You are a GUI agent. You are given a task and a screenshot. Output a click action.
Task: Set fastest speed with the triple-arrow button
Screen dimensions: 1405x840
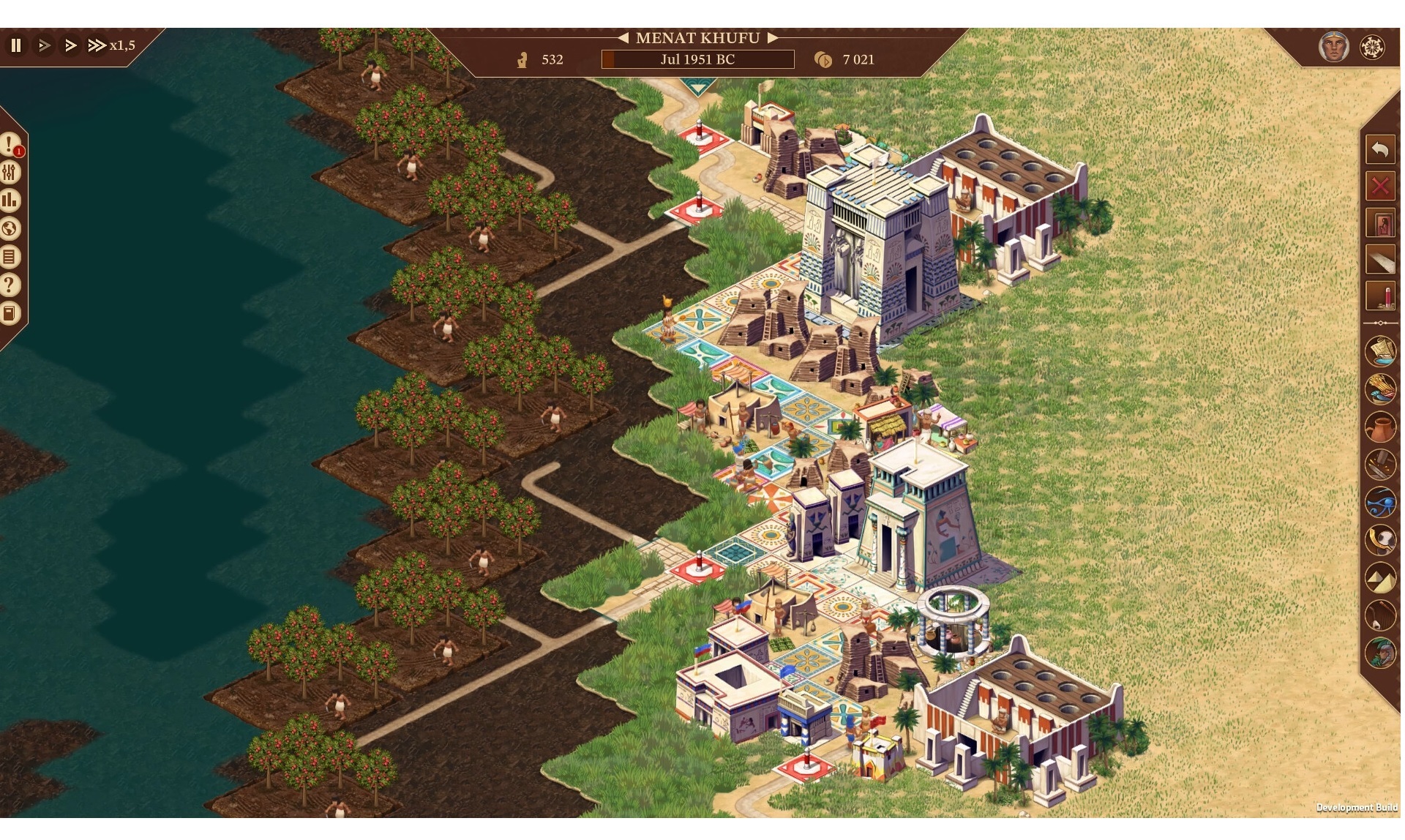(x=97, y=45)
